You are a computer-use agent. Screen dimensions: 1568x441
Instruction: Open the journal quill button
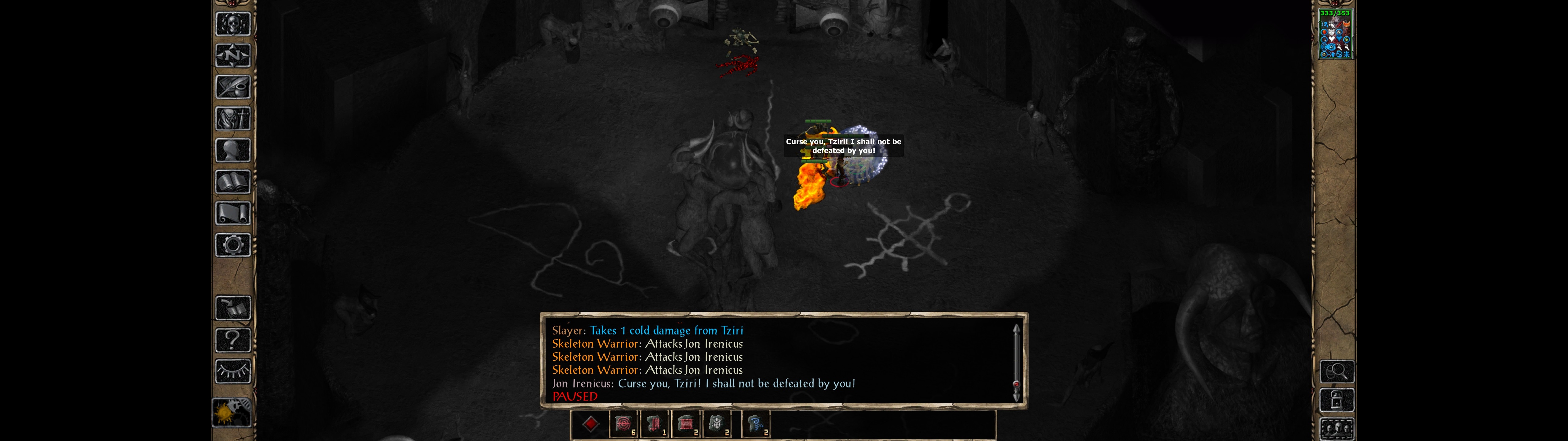[x=232, y=87]
